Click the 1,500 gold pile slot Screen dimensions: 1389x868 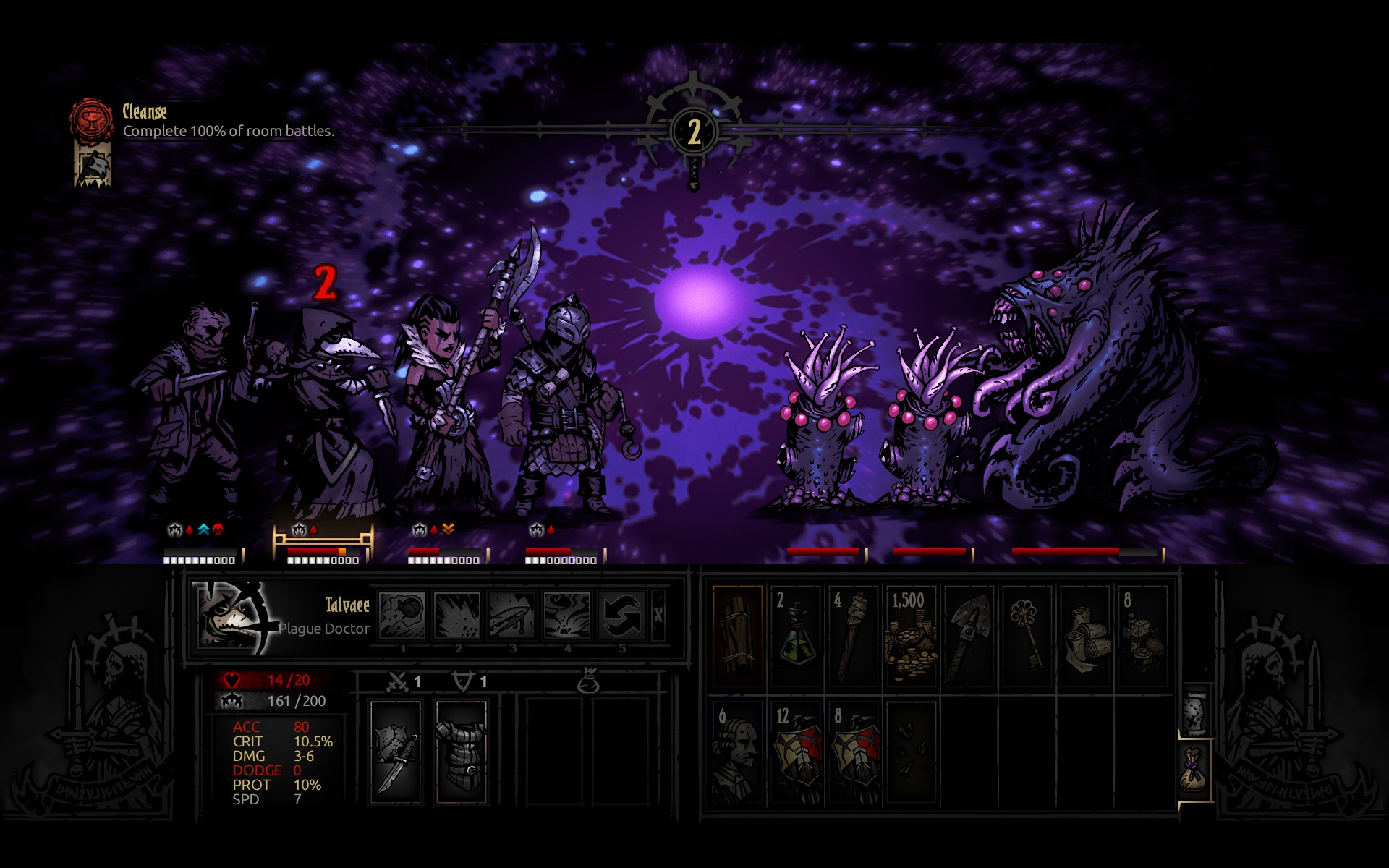[911, 636]
